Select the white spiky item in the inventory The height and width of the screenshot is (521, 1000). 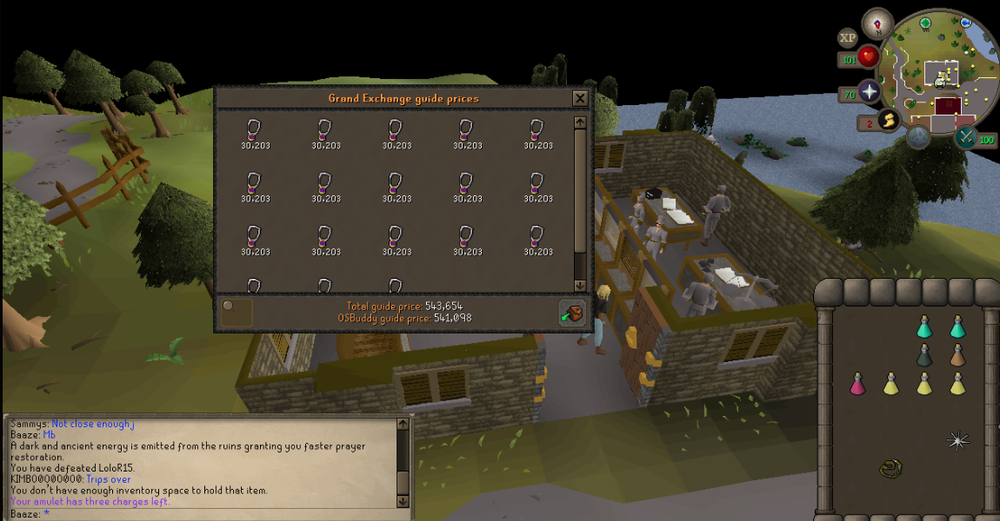point(958,439)
